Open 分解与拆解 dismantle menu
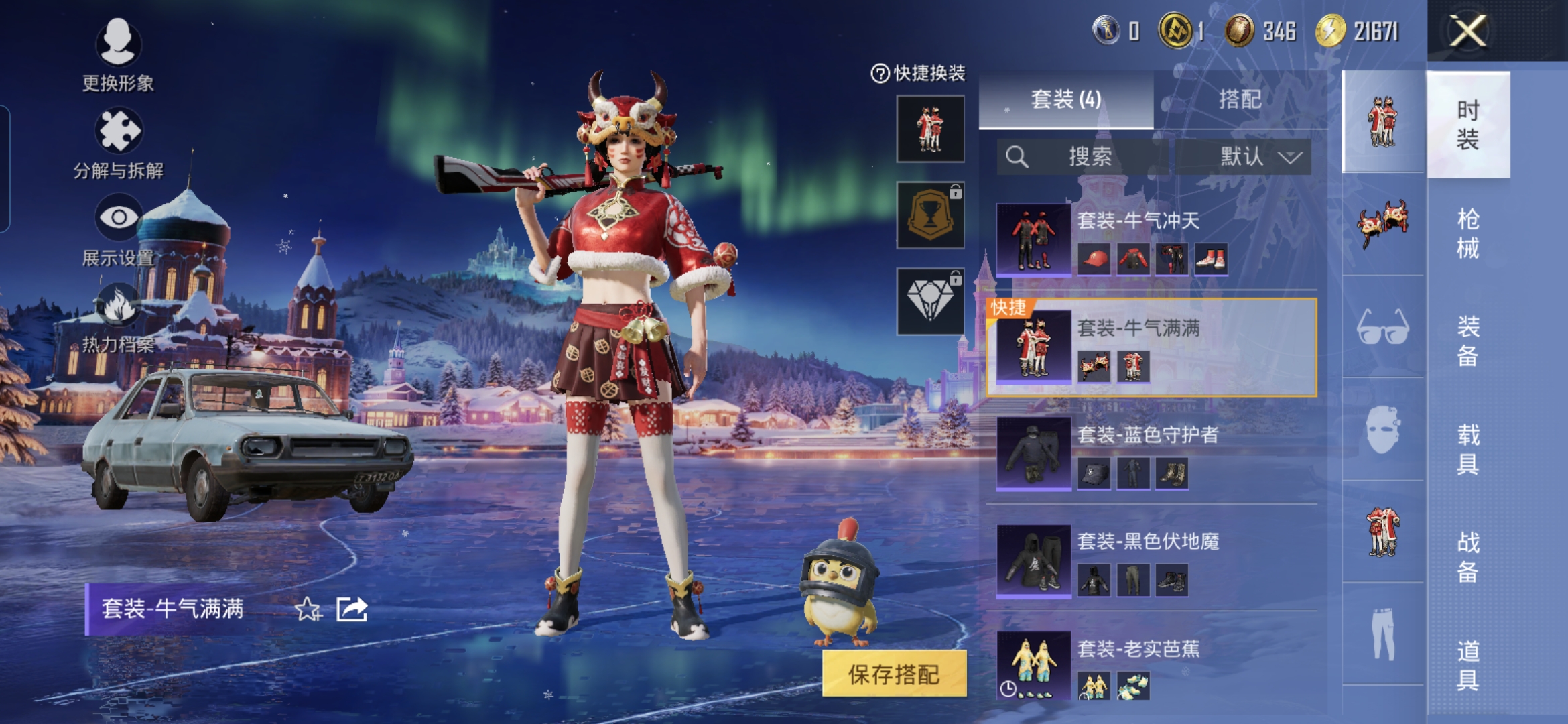Screen dimensions: 1568x724 click(x=118, y=143)
